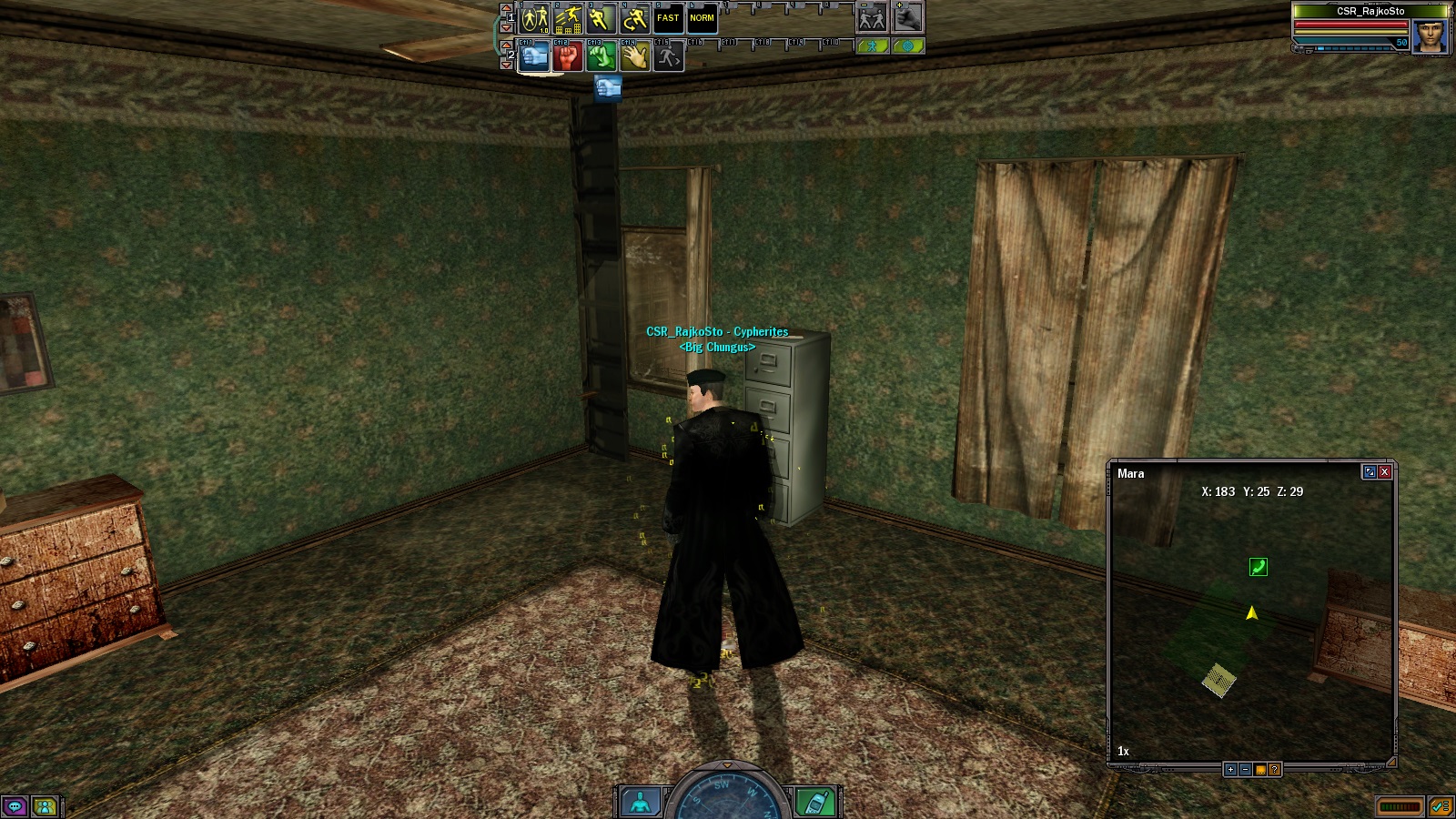Image resolution: width=1456 pixels, height=819 pixels.
Task: Use the evade-roll runner ability
Action: pos(634,18)
